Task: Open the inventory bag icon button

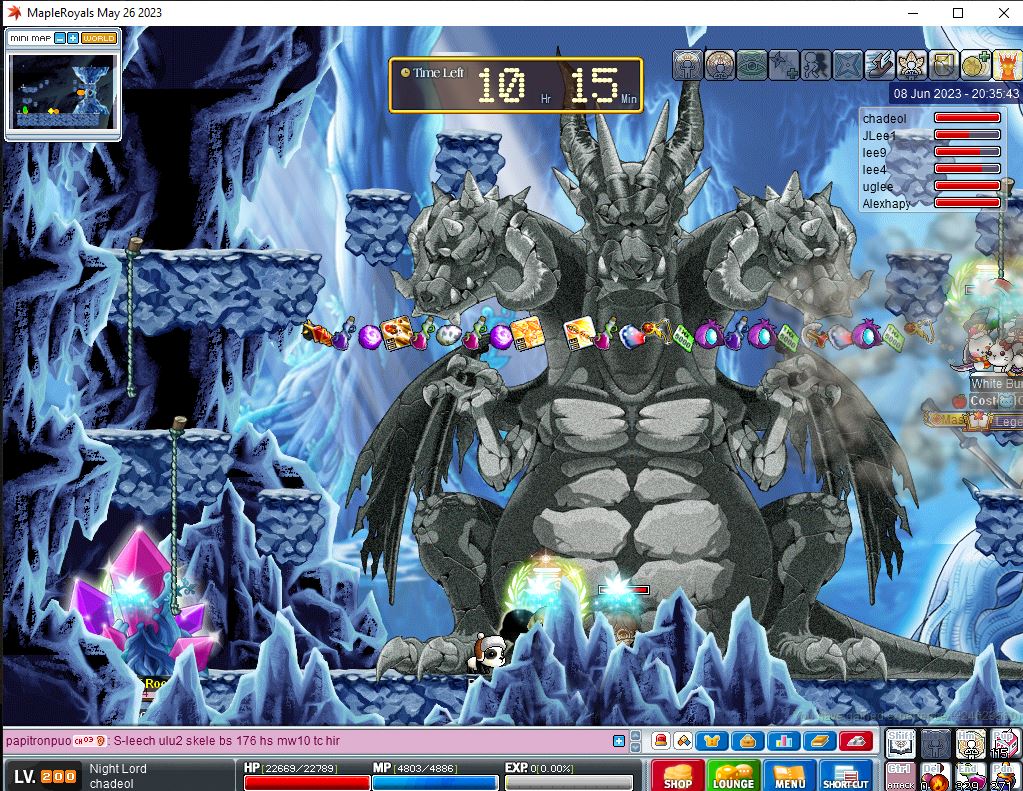Action: pyautogui.click(x=748, y=741)
